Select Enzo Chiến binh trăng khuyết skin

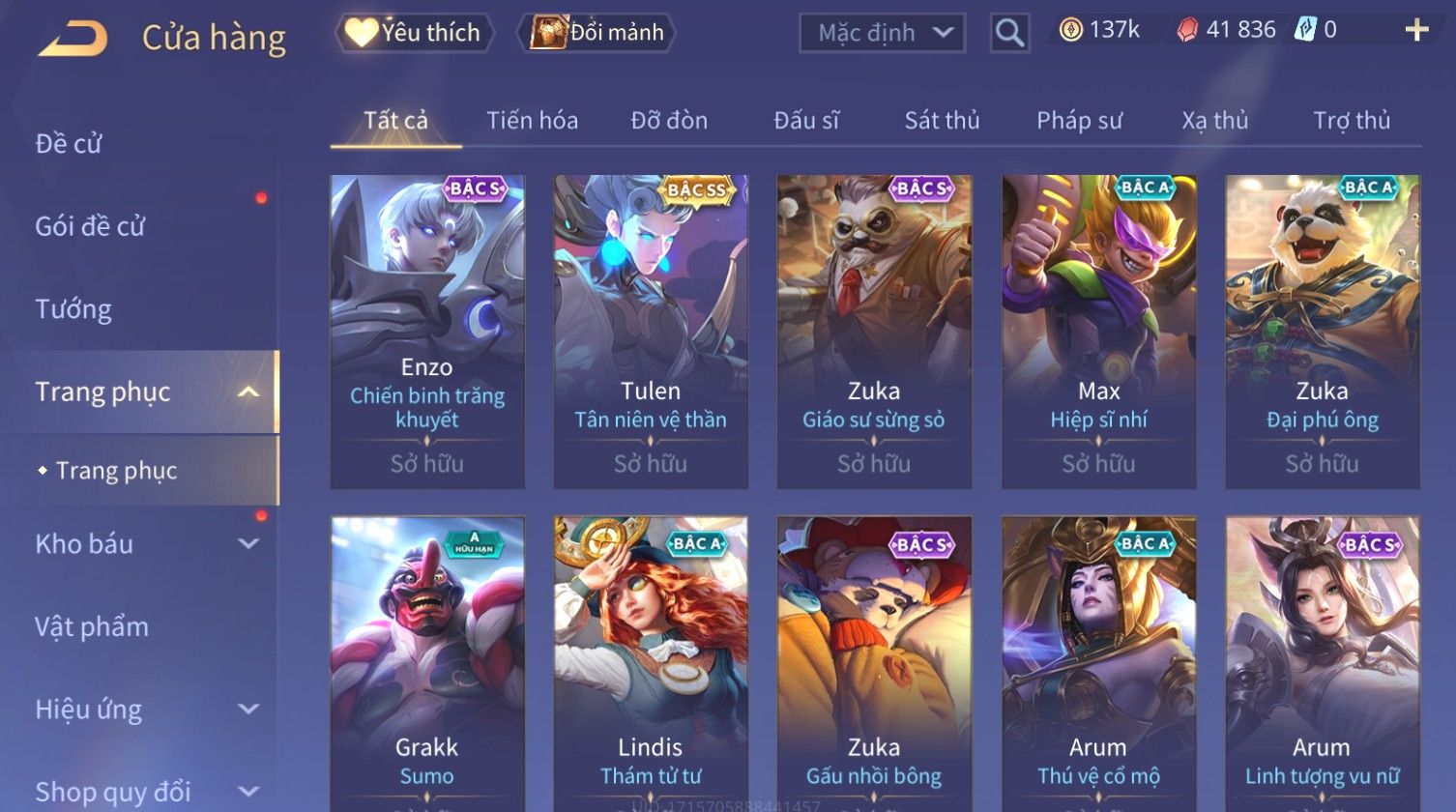point(427,331)
